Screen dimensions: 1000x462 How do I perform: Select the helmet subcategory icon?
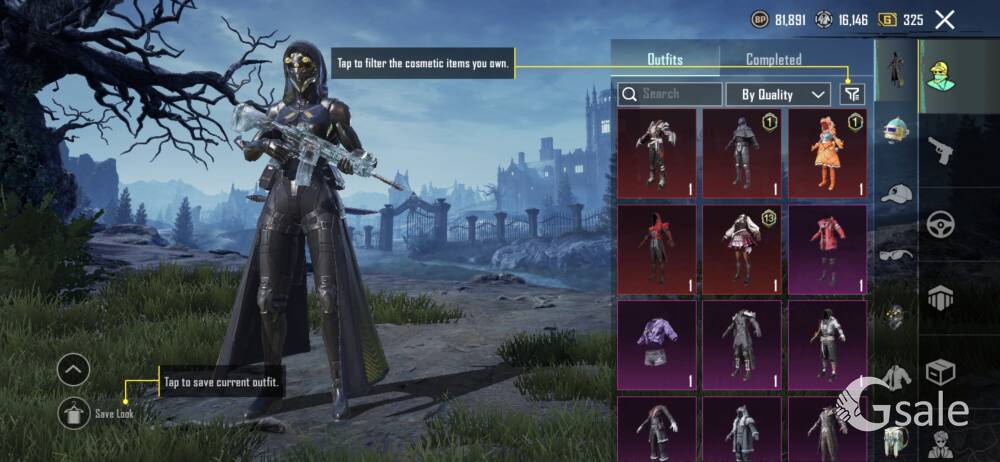click(896, 130)
